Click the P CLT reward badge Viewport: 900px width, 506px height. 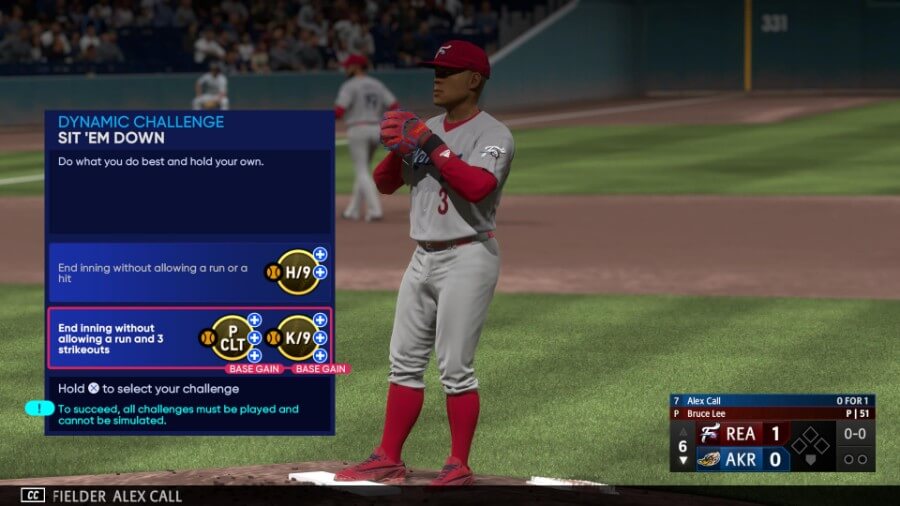(x=232, y=338)
